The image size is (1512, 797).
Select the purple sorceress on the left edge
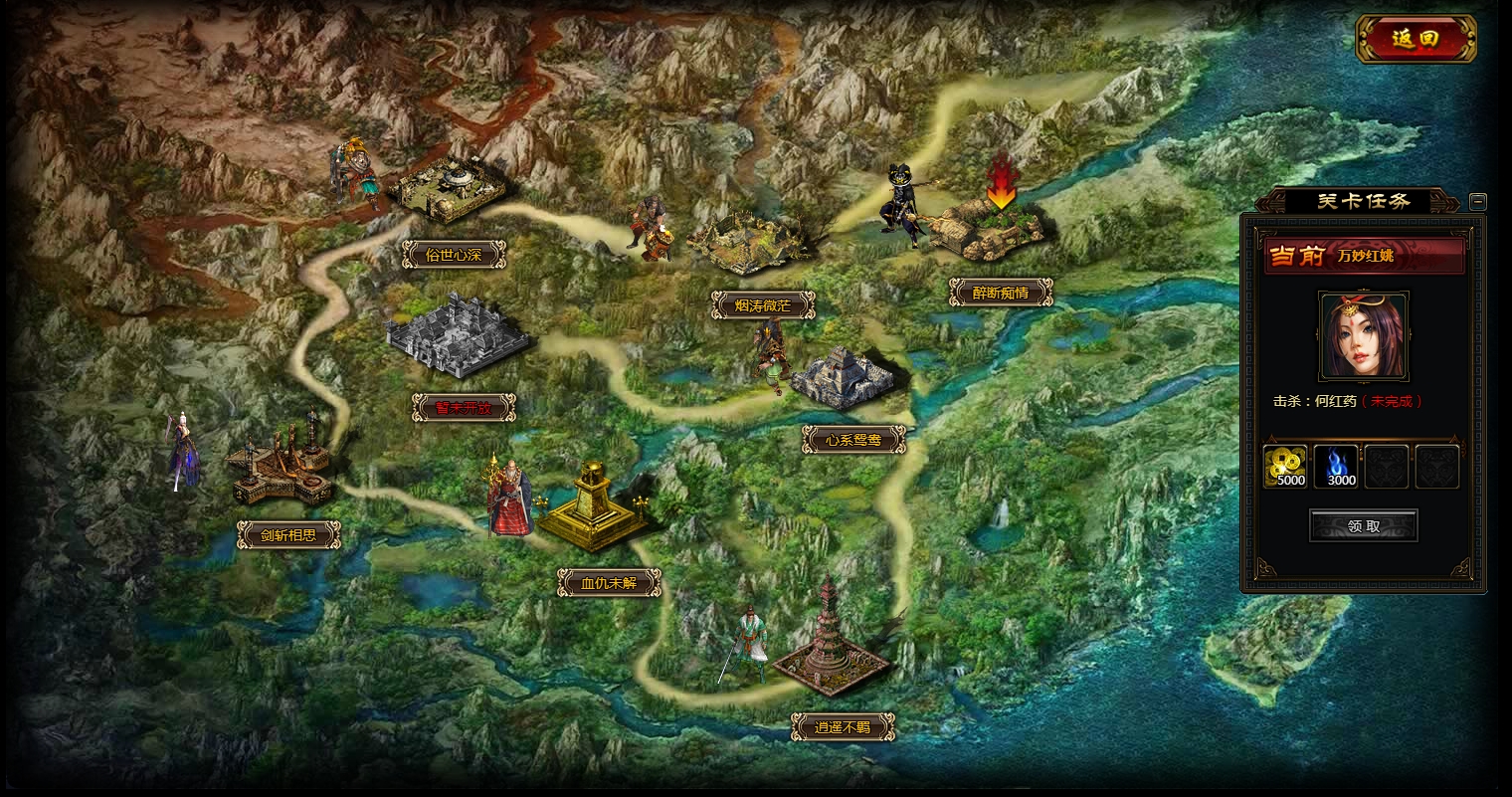(x=184, y=453)
